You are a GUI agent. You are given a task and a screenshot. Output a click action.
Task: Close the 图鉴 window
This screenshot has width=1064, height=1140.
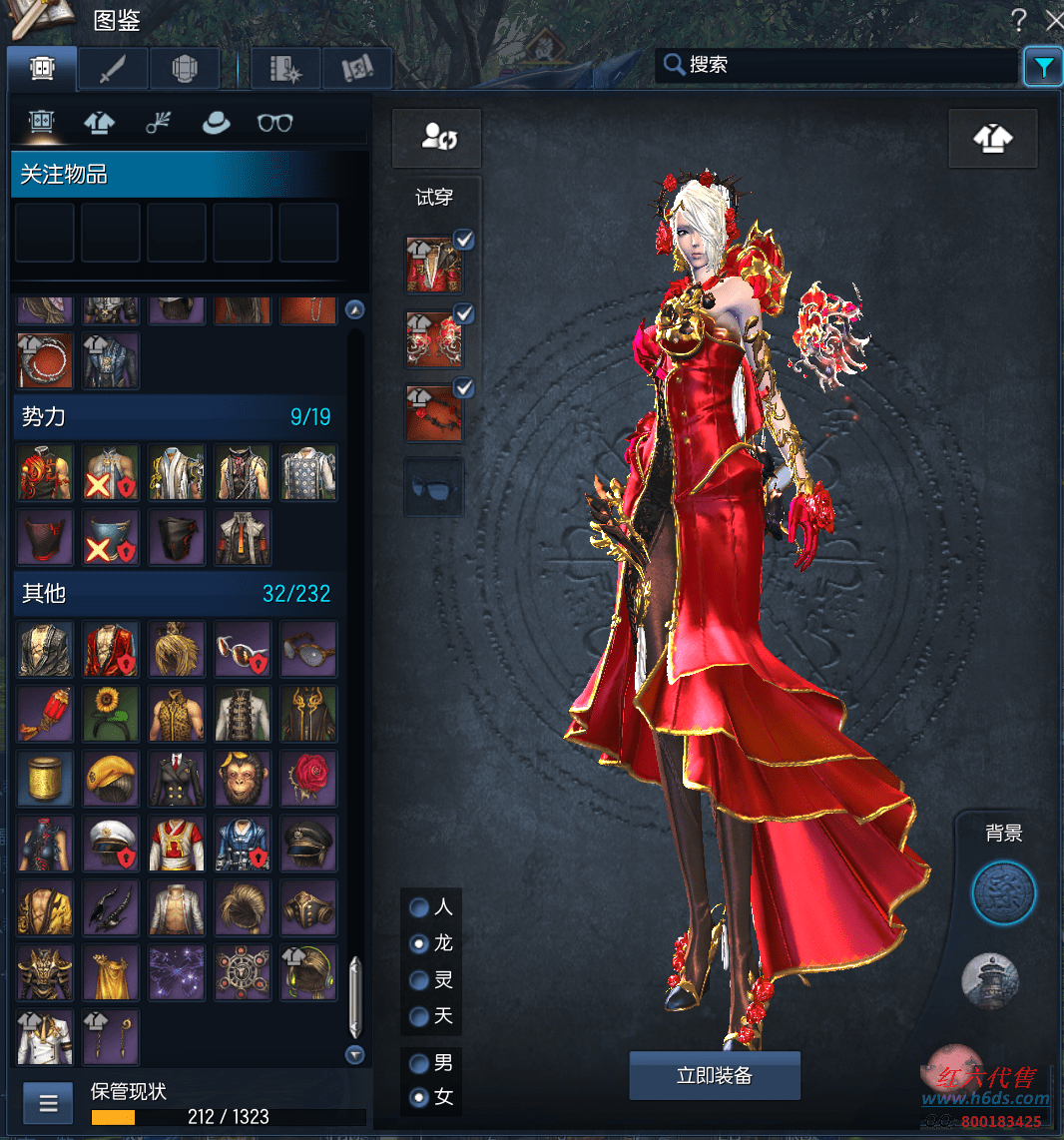pos(1053,19)
